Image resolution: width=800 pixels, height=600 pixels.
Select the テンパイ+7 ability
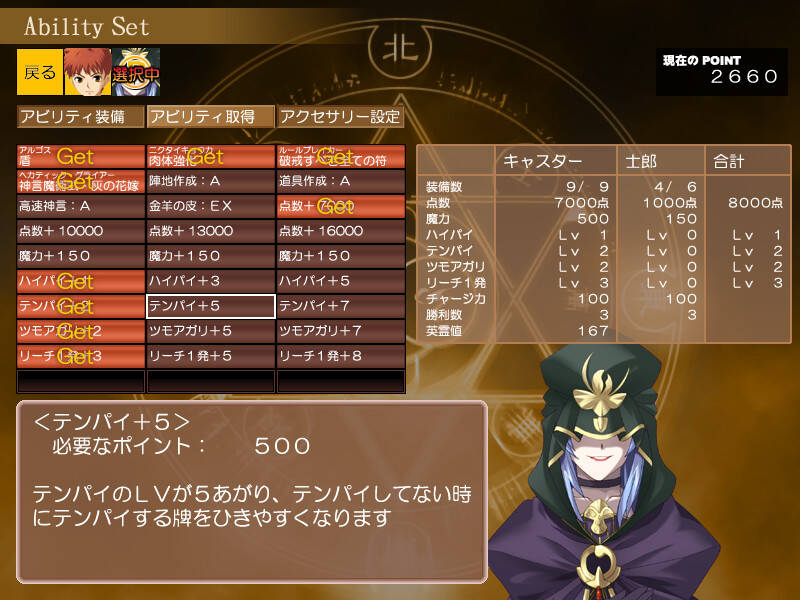pyautogui.click(x=341, y=306)
